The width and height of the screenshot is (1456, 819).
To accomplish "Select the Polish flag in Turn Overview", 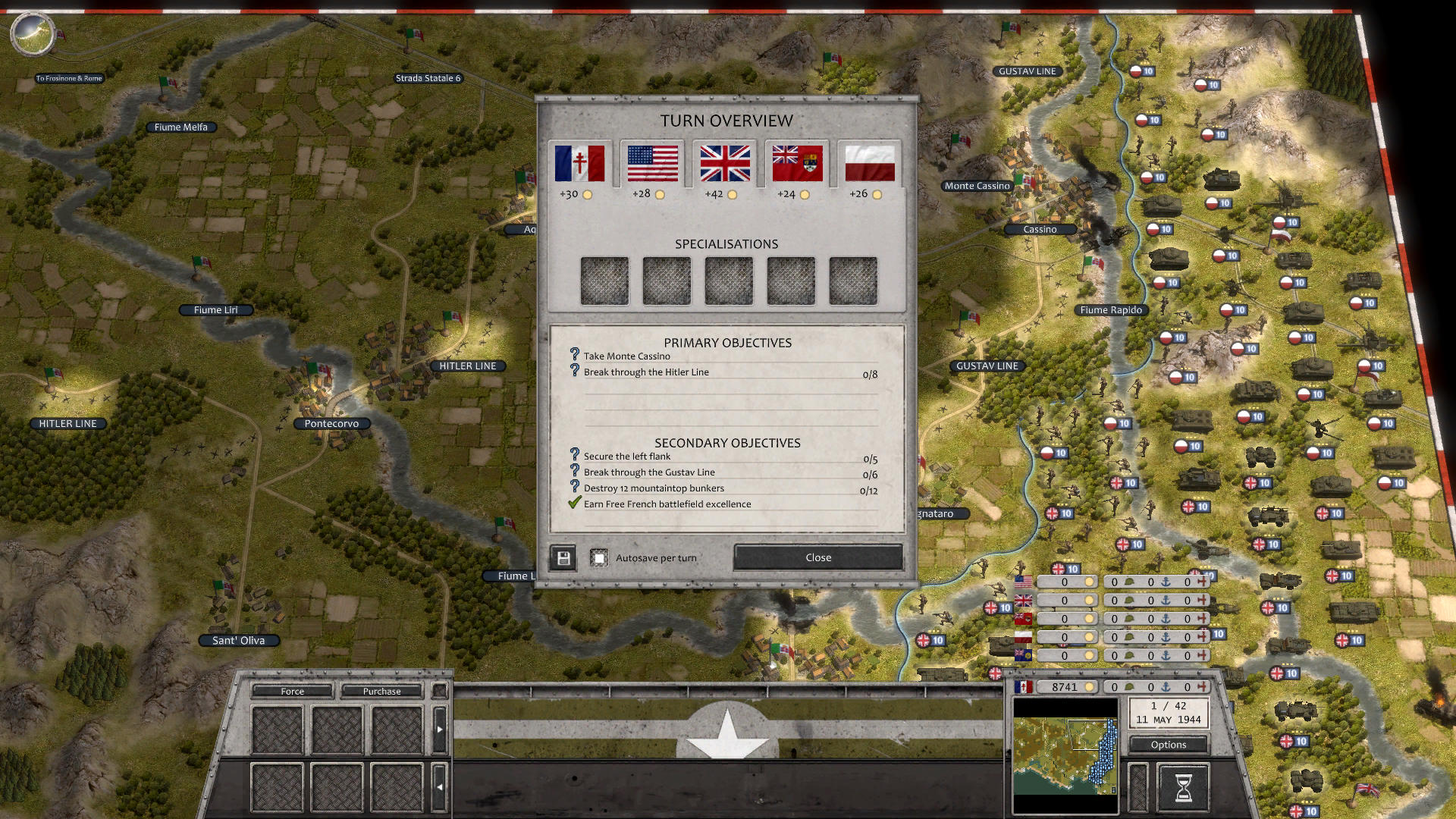I will (870, 163).
